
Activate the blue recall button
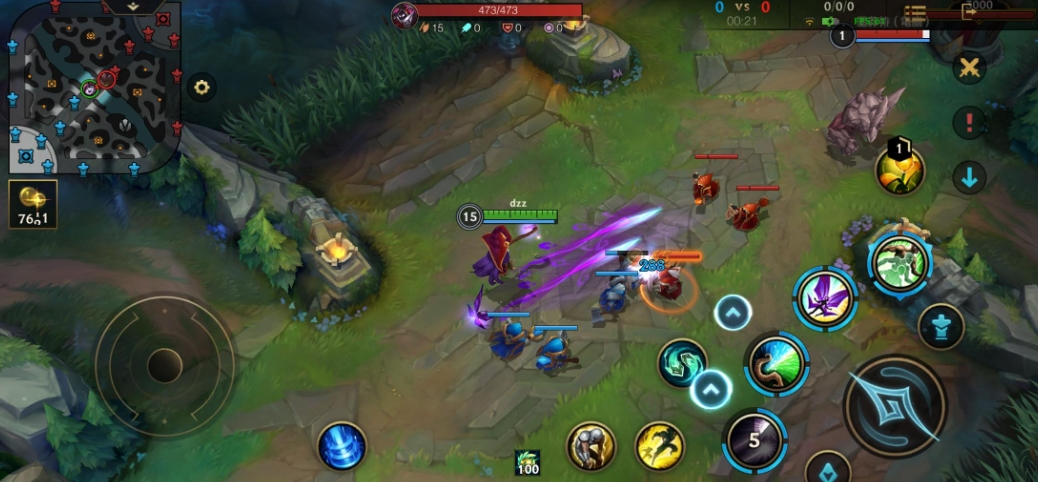coord(342,445)
